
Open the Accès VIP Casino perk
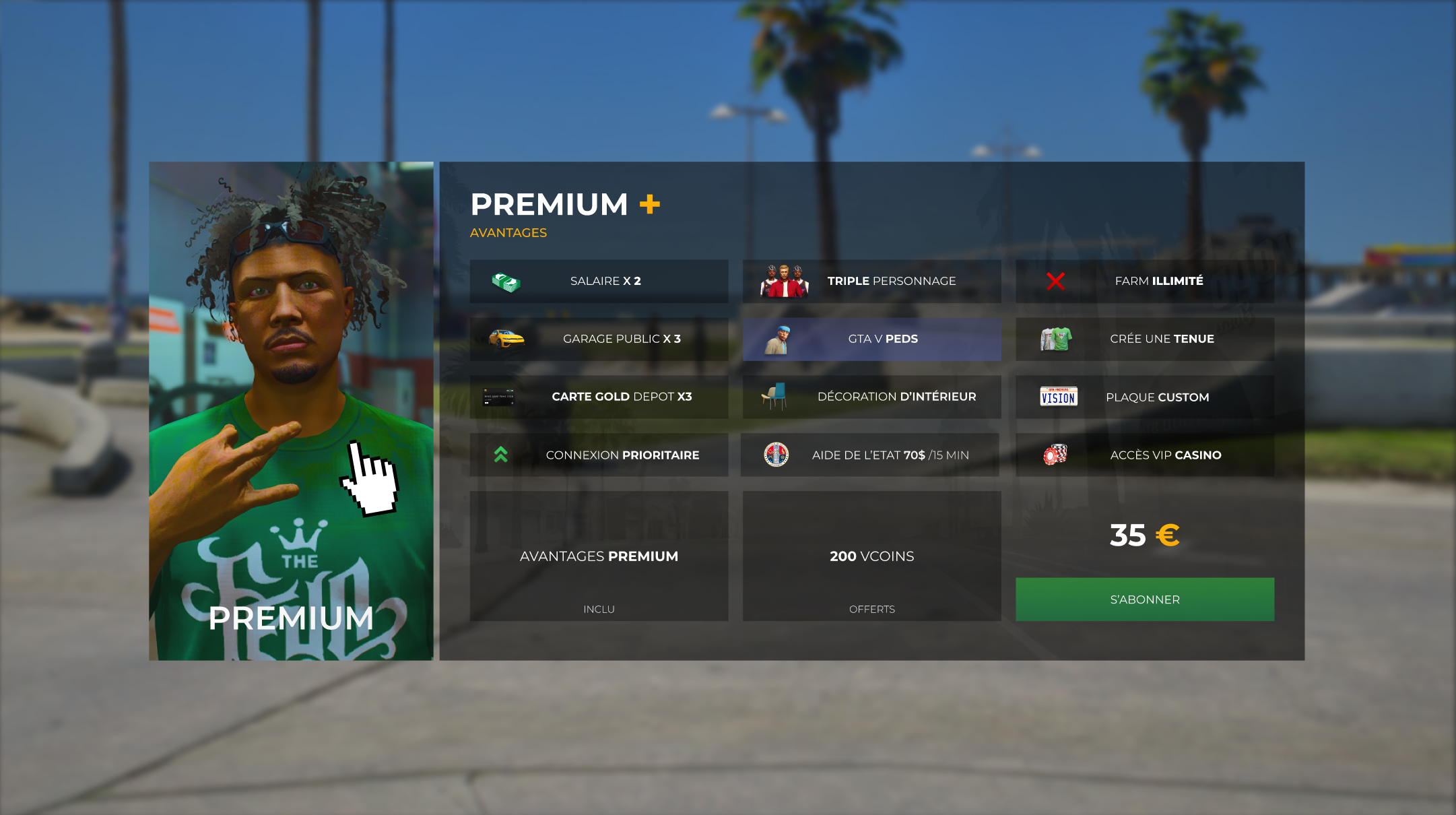1144,455
